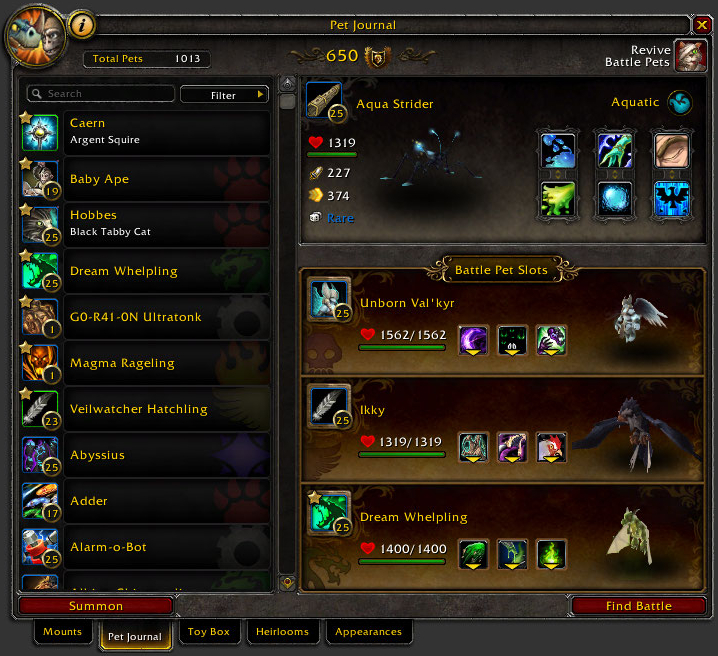Select Caern the Argent Squire
Screen dimensions: 718x656
[x=145, y=132]
